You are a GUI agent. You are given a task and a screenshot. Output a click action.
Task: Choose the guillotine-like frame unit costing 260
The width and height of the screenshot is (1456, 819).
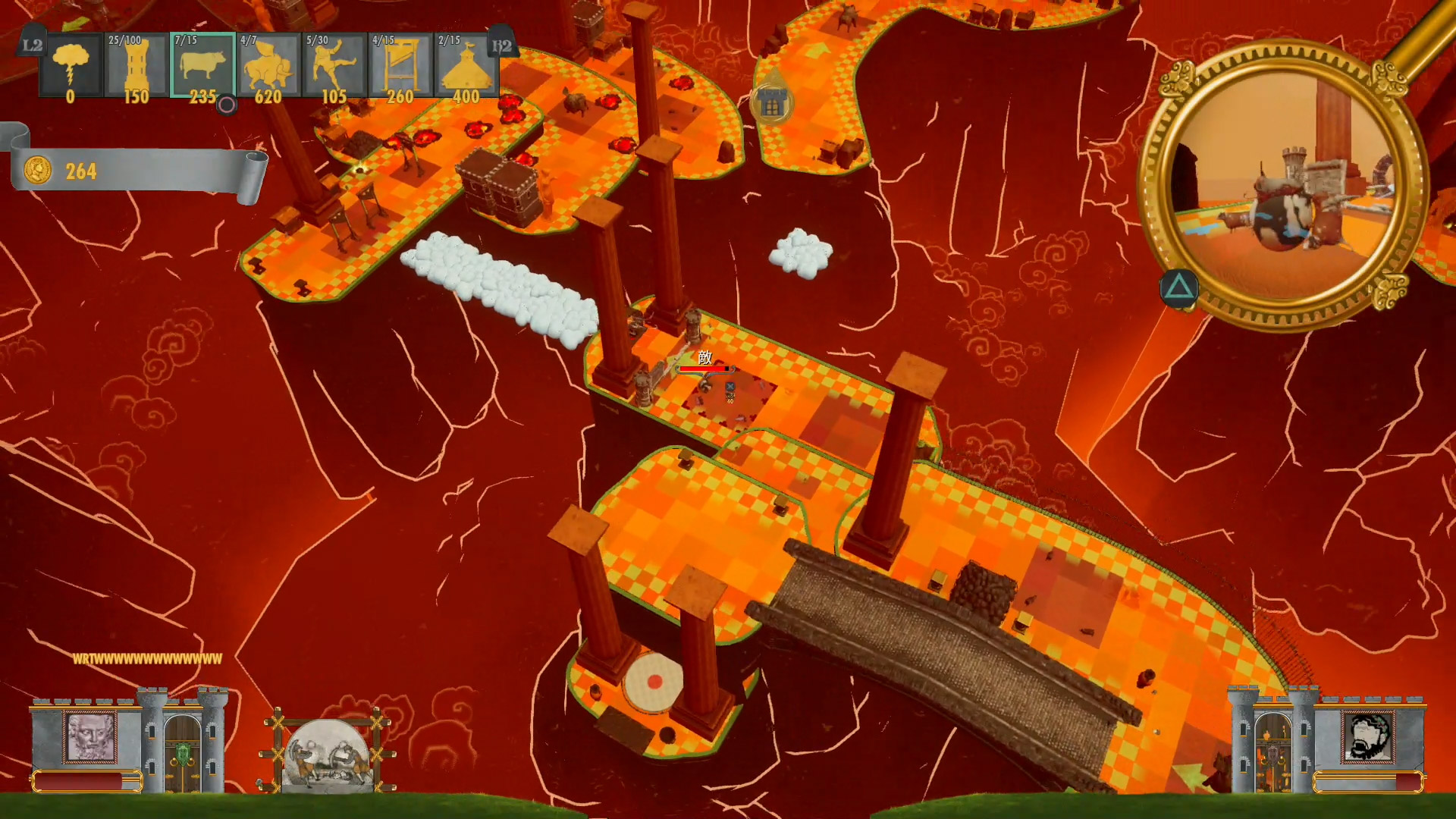click(x=400, y=67)
